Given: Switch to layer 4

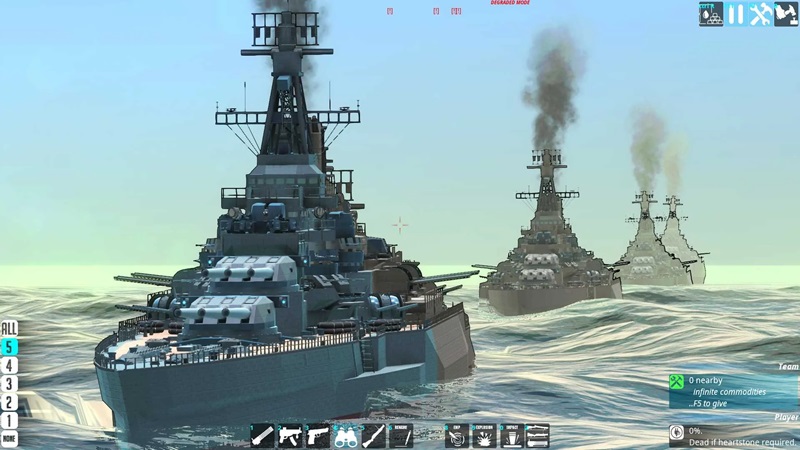Looking at the screenshot, I should coord(9,365).
